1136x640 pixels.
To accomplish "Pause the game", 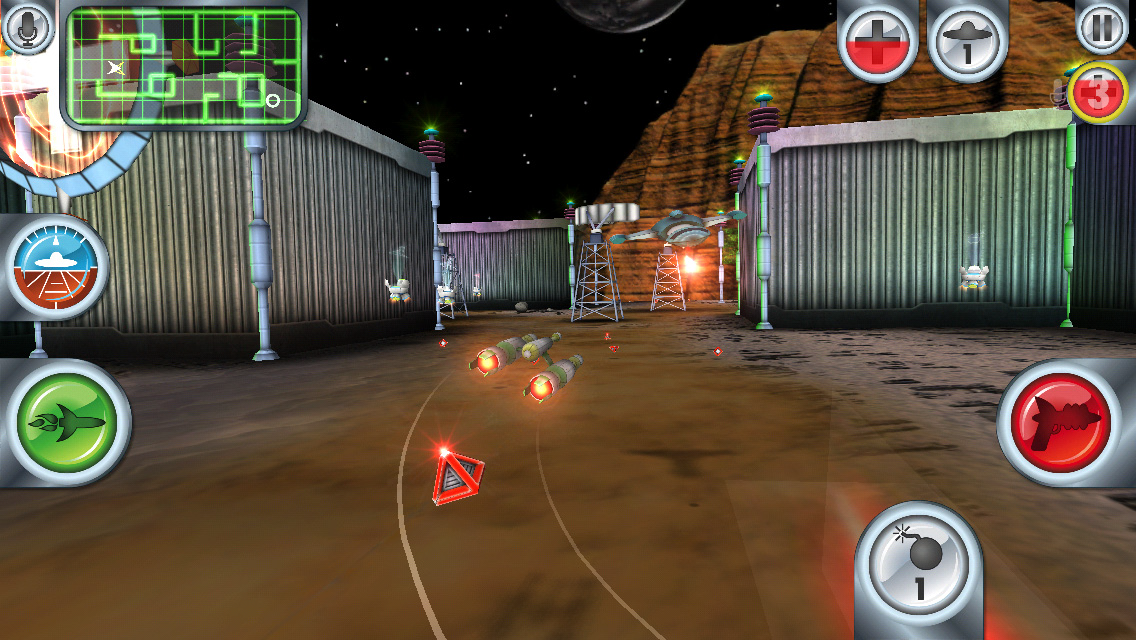I will point(1102,27).
